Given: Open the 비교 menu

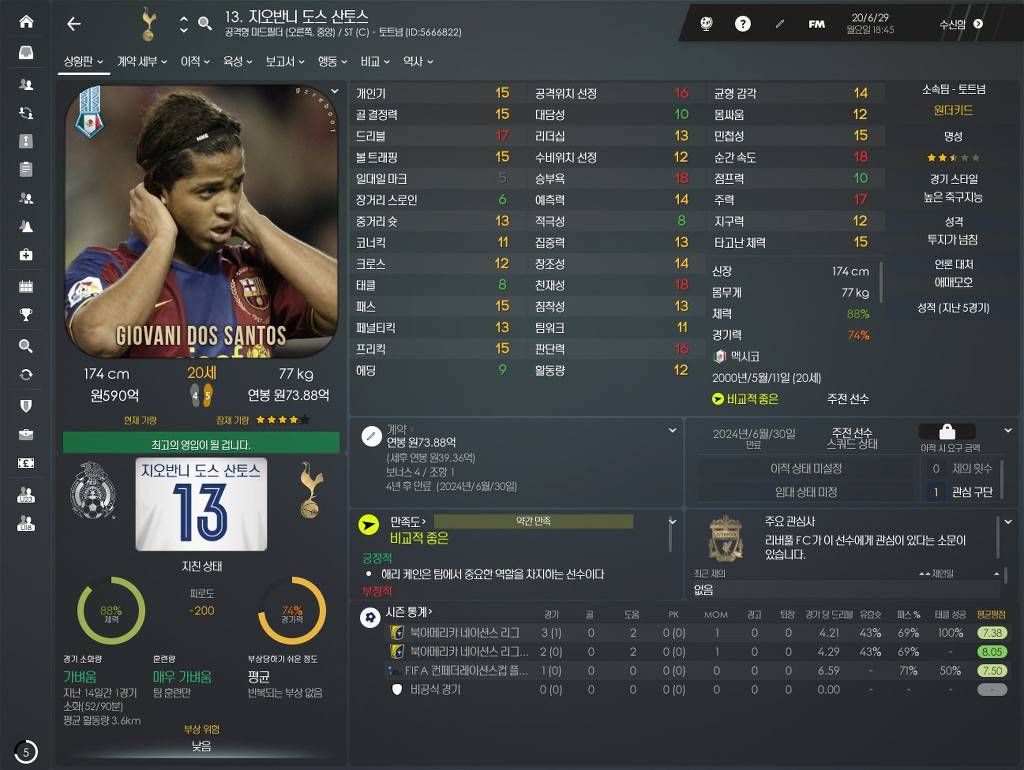Looking at the screenshot, I should 375,62.
